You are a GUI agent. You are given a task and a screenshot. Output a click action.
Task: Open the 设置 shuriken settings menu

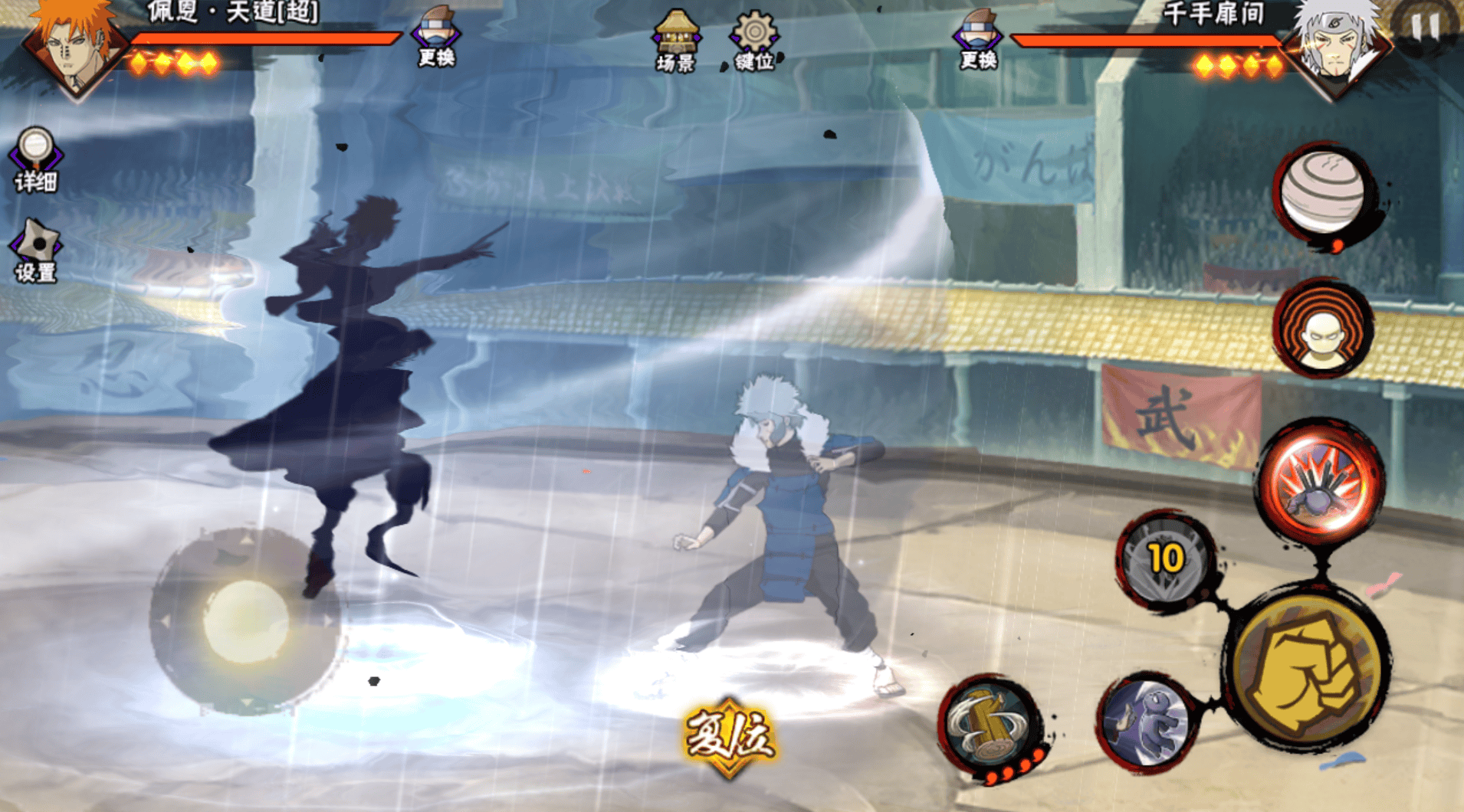tap(35, 251)
